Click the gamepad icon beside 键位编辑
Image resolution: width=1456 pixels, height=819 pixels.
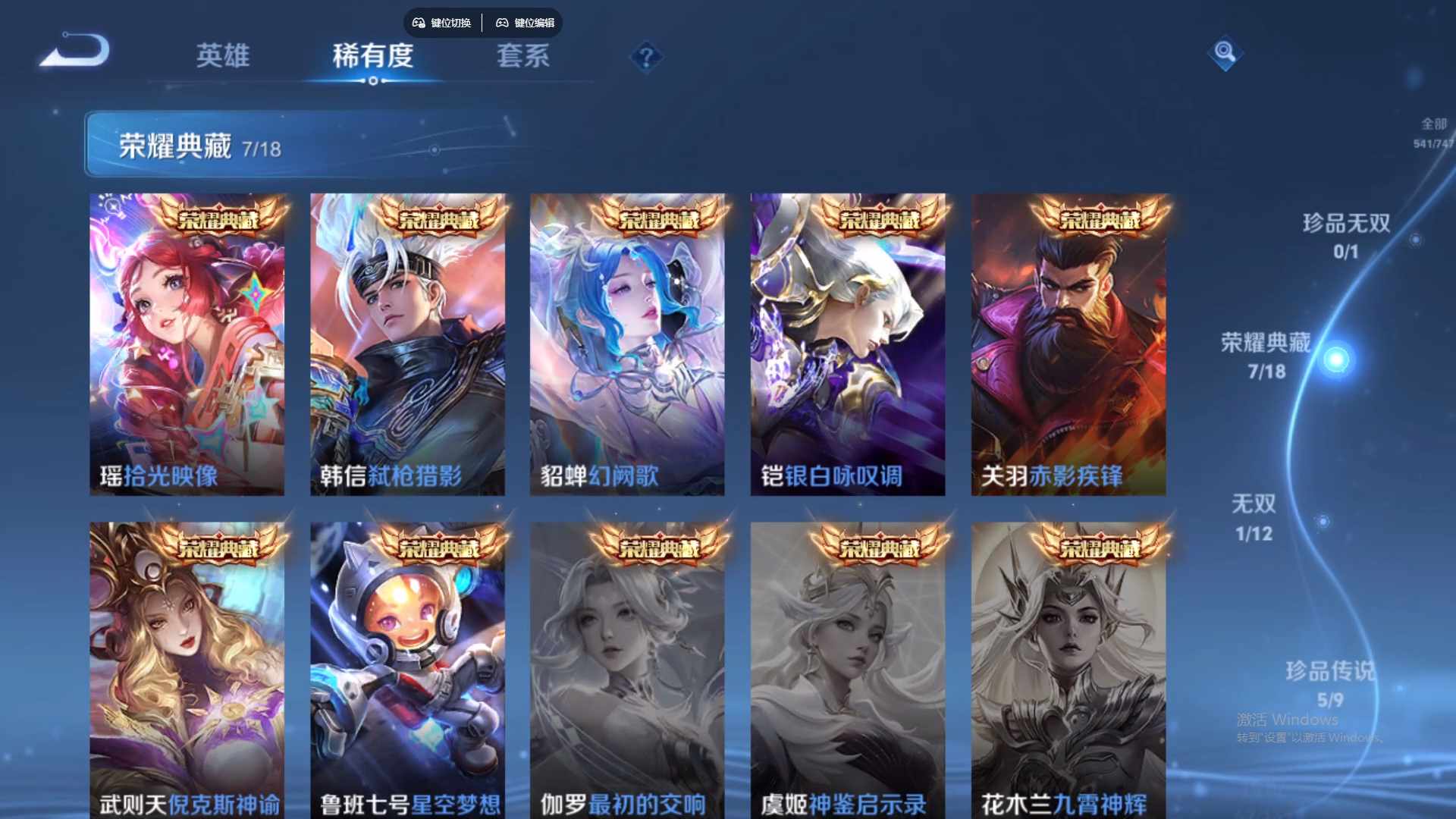pyautogui.click(x=503, y=23)
